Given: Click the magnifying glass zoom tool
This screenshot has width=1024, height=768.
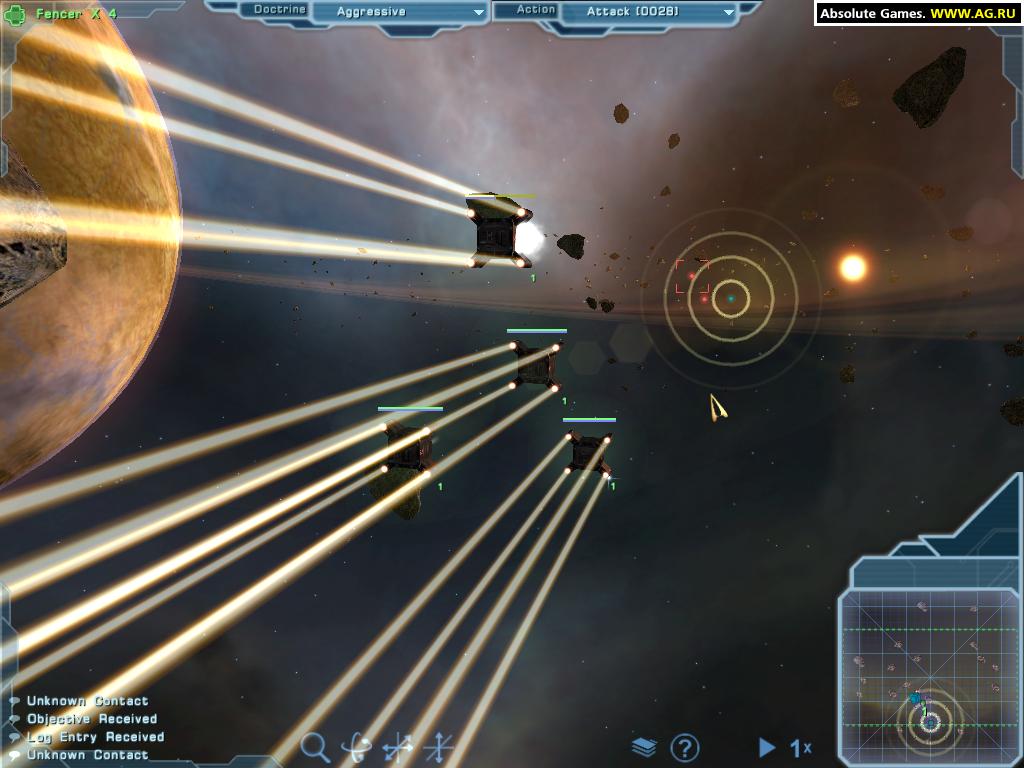Looking at the screenshot, I should click(x=315, y=746).
